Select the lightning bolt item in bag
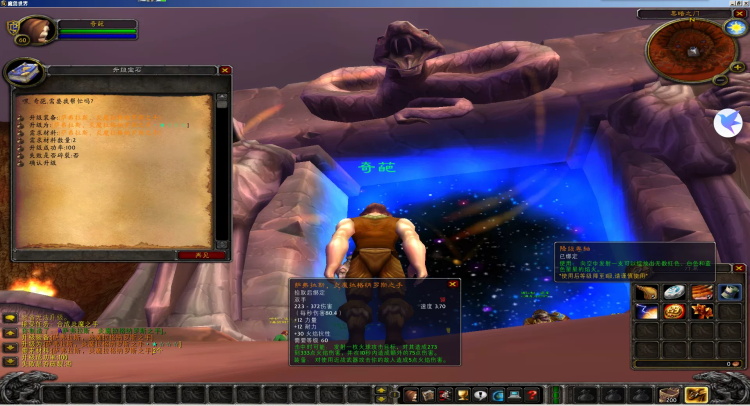The height and width of the screenshot is (406, 750). 647,312
